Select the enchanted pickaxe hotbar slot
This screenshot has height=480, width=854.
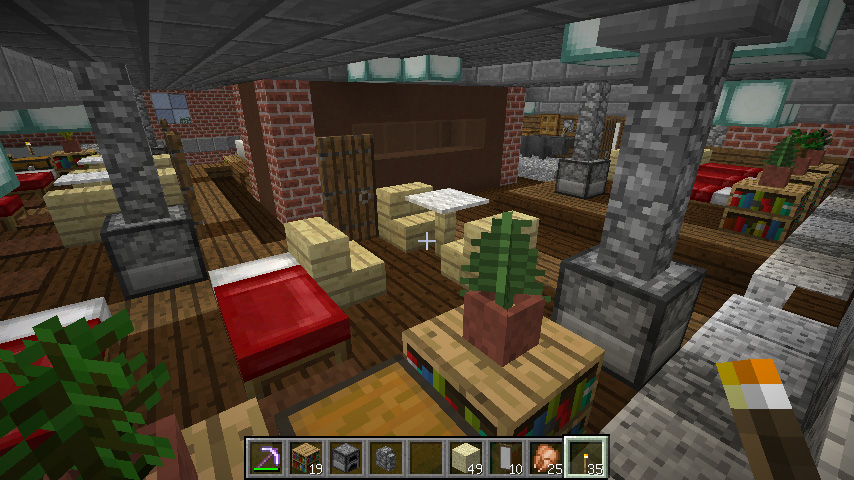pyautogui.click(x=267, y=458)
